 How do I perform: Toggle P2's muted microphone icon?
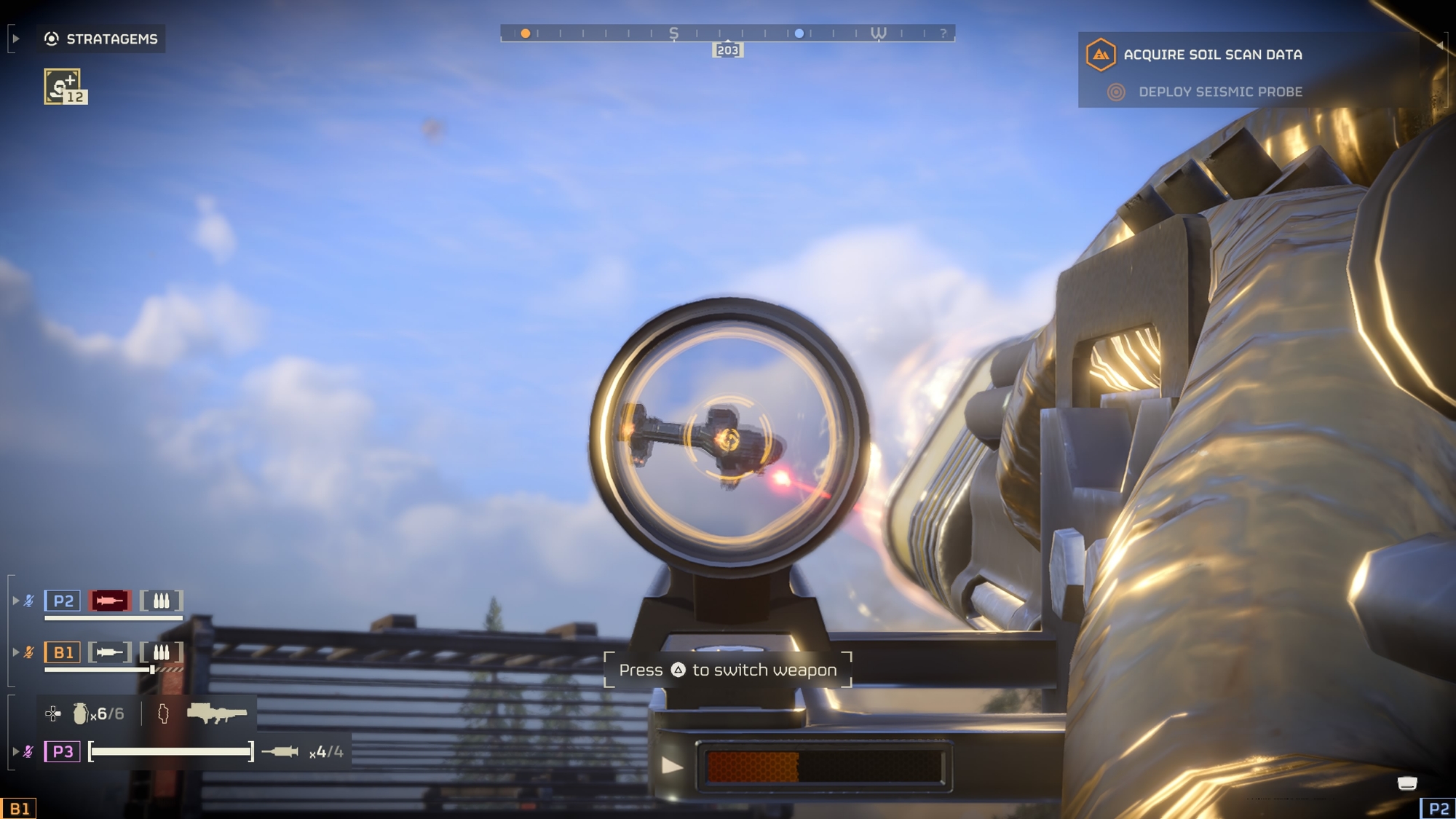(29, 601)
